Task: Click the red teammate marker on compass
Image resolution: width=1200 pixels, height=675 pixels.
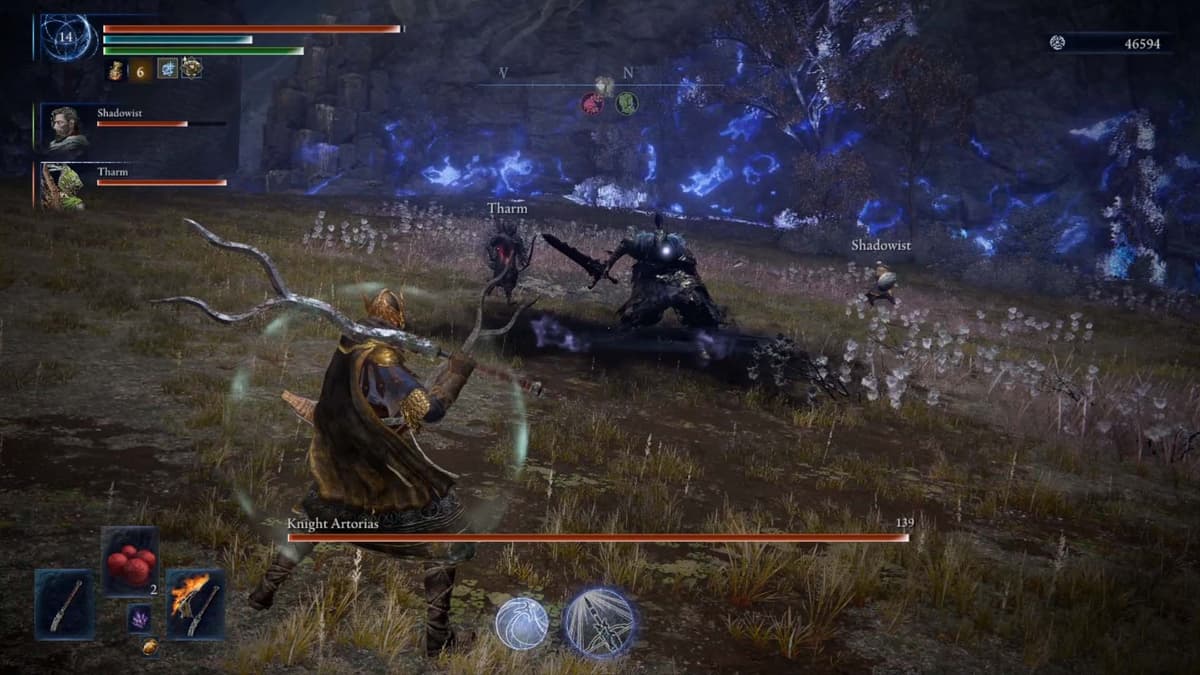Action: pyautogui.click(x=593, y=103)
